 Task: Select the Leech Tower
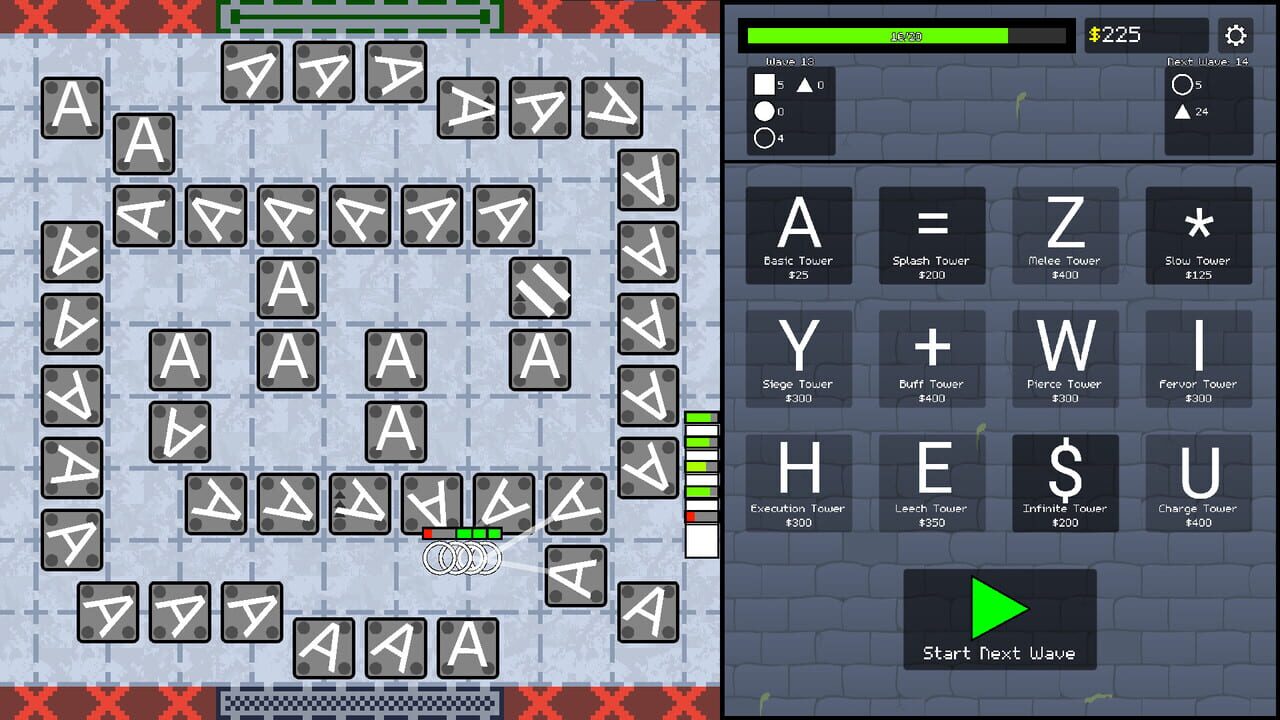[x=932, y=483]
